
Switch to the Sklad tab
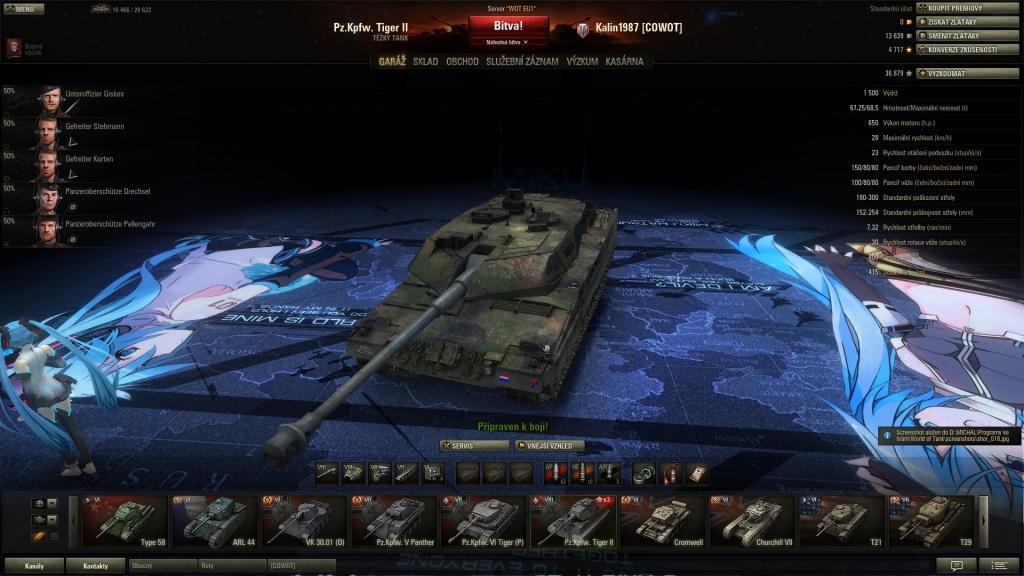(x=425, y=61)
